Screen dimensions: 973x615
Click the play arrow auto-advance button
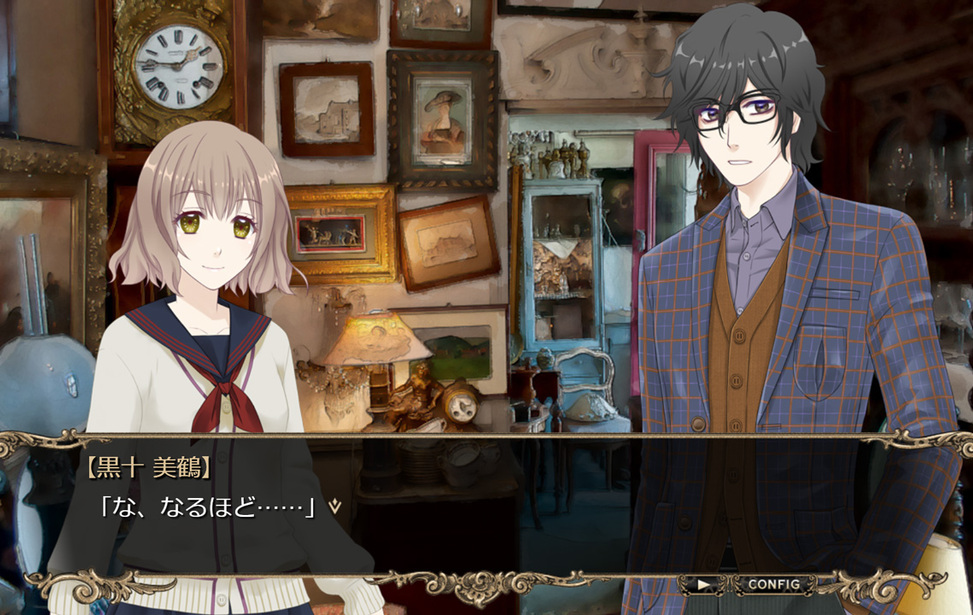(705, 584)
